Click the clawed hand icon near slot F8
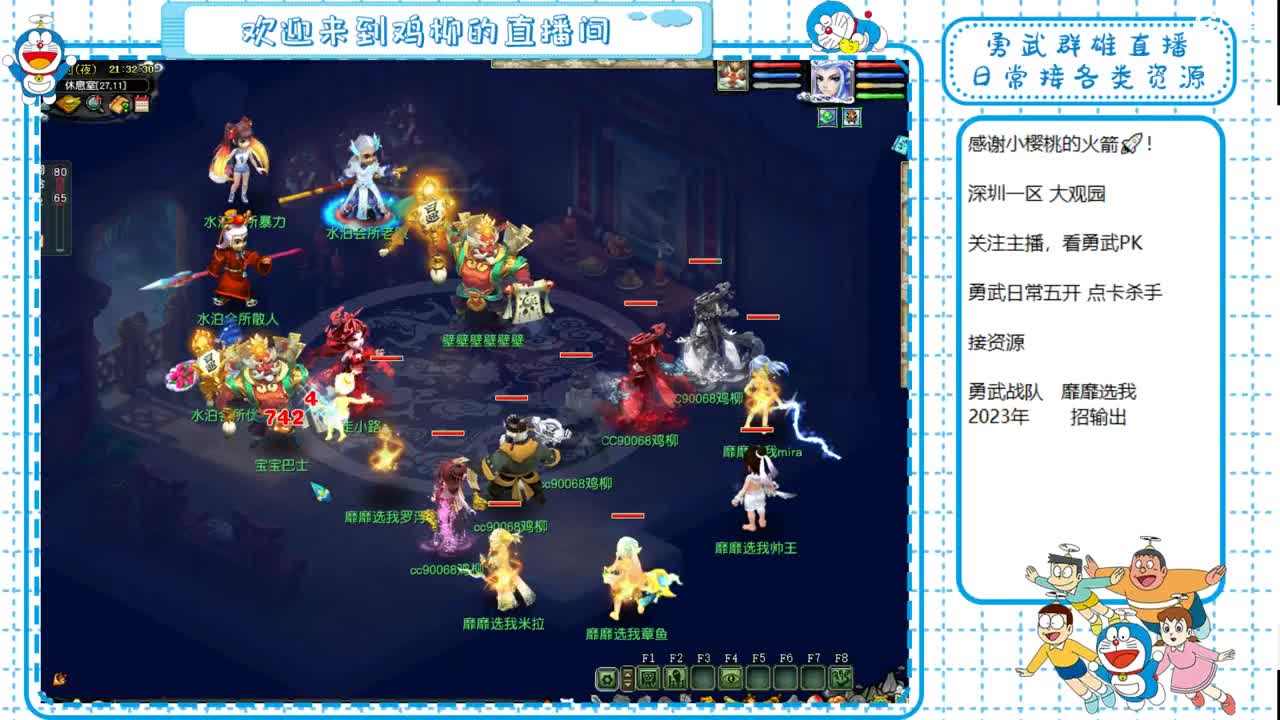The image size is (1280, 720). [x=841, y=678]
